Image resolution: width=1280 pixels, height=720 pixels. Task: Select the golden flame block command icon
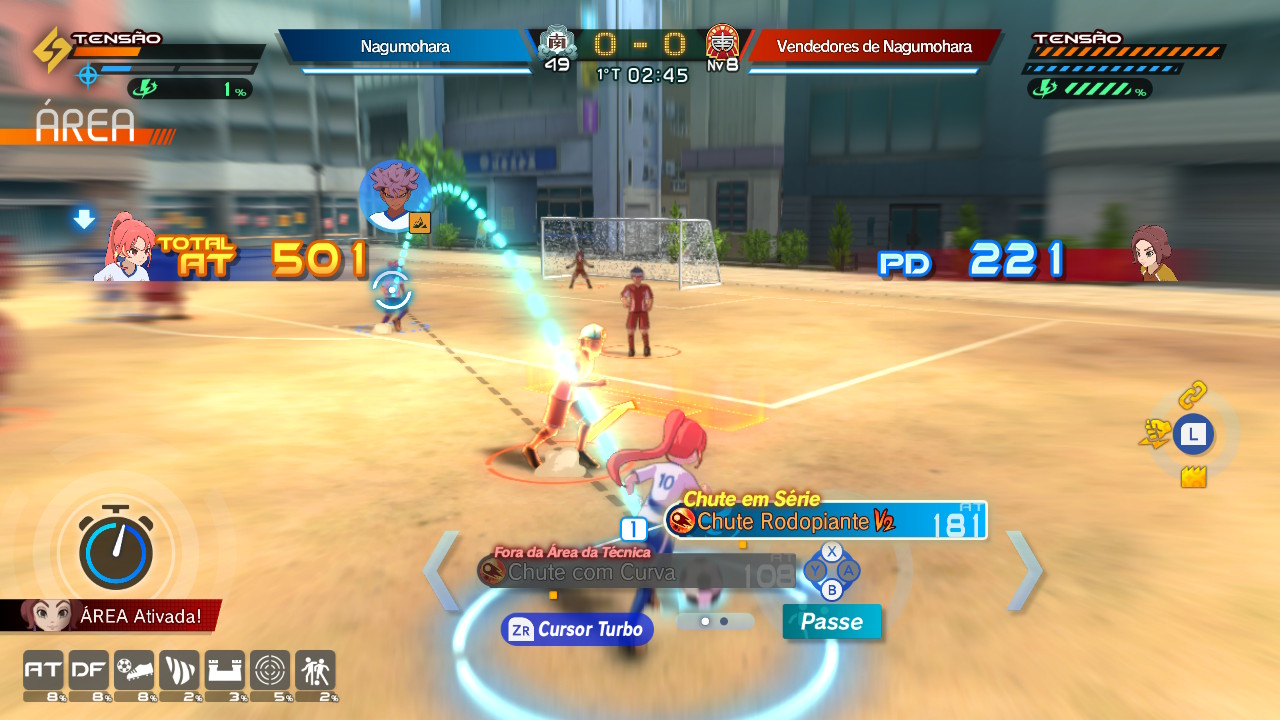pos(1192,477)
